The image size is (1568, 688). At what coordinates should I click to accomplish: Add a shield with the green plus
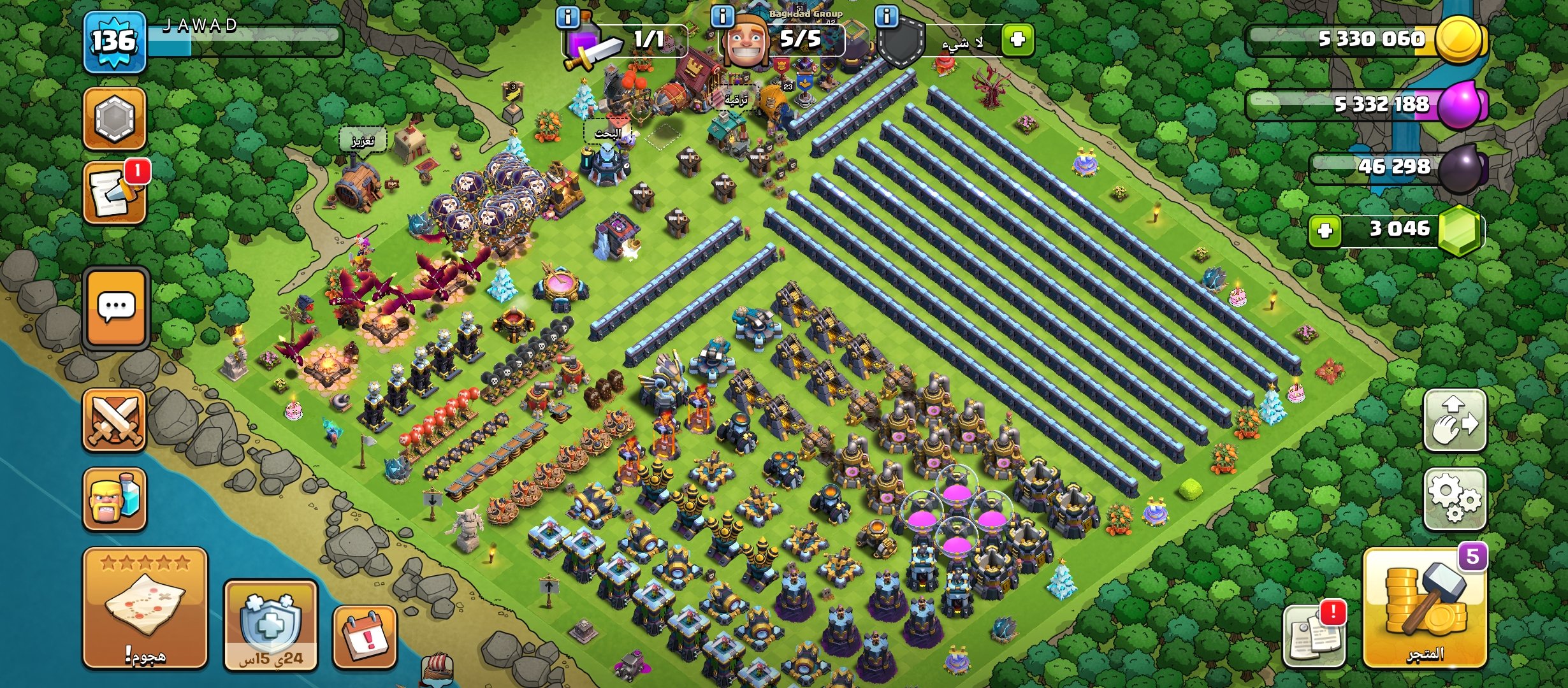[1017, 39]
